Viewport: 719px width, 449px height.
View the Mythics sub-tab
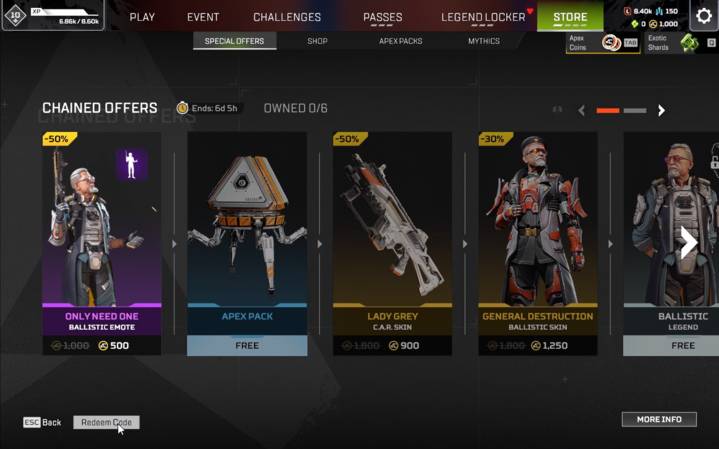(x=484, y=42)
